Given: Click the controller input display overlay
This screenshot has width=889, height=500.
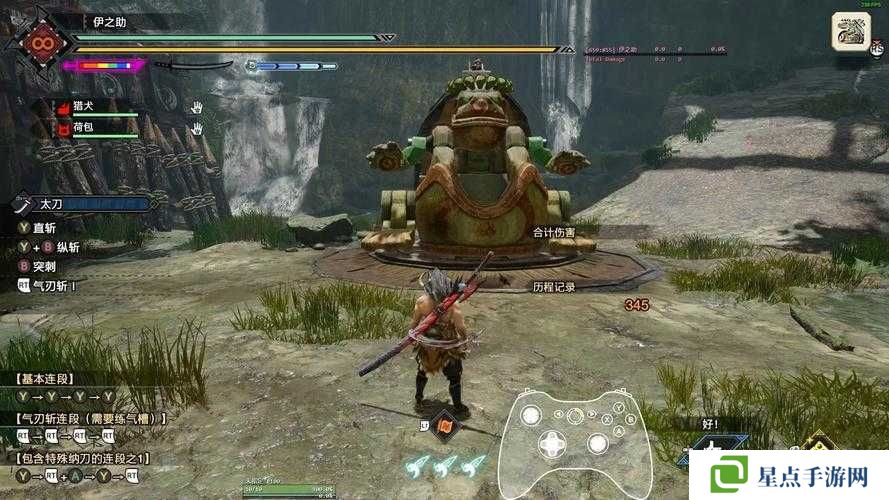Looking at the screenshot, I should [575, 440].
